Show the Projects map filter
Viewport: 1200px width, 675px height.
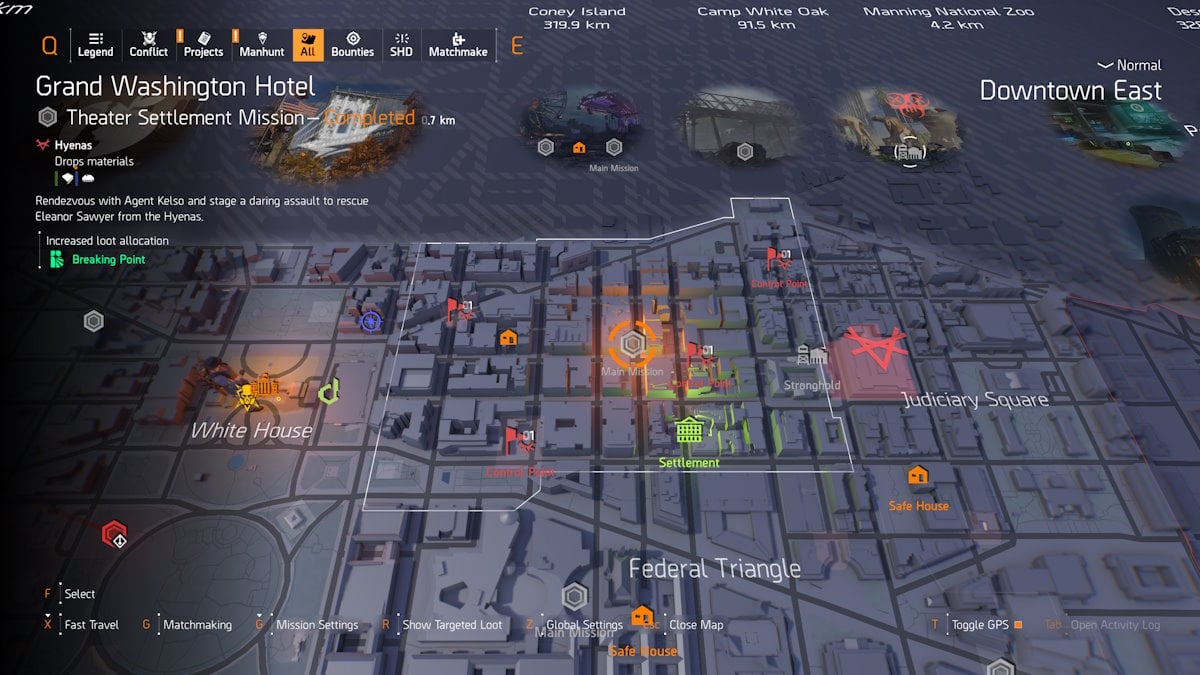click(203, 44)
